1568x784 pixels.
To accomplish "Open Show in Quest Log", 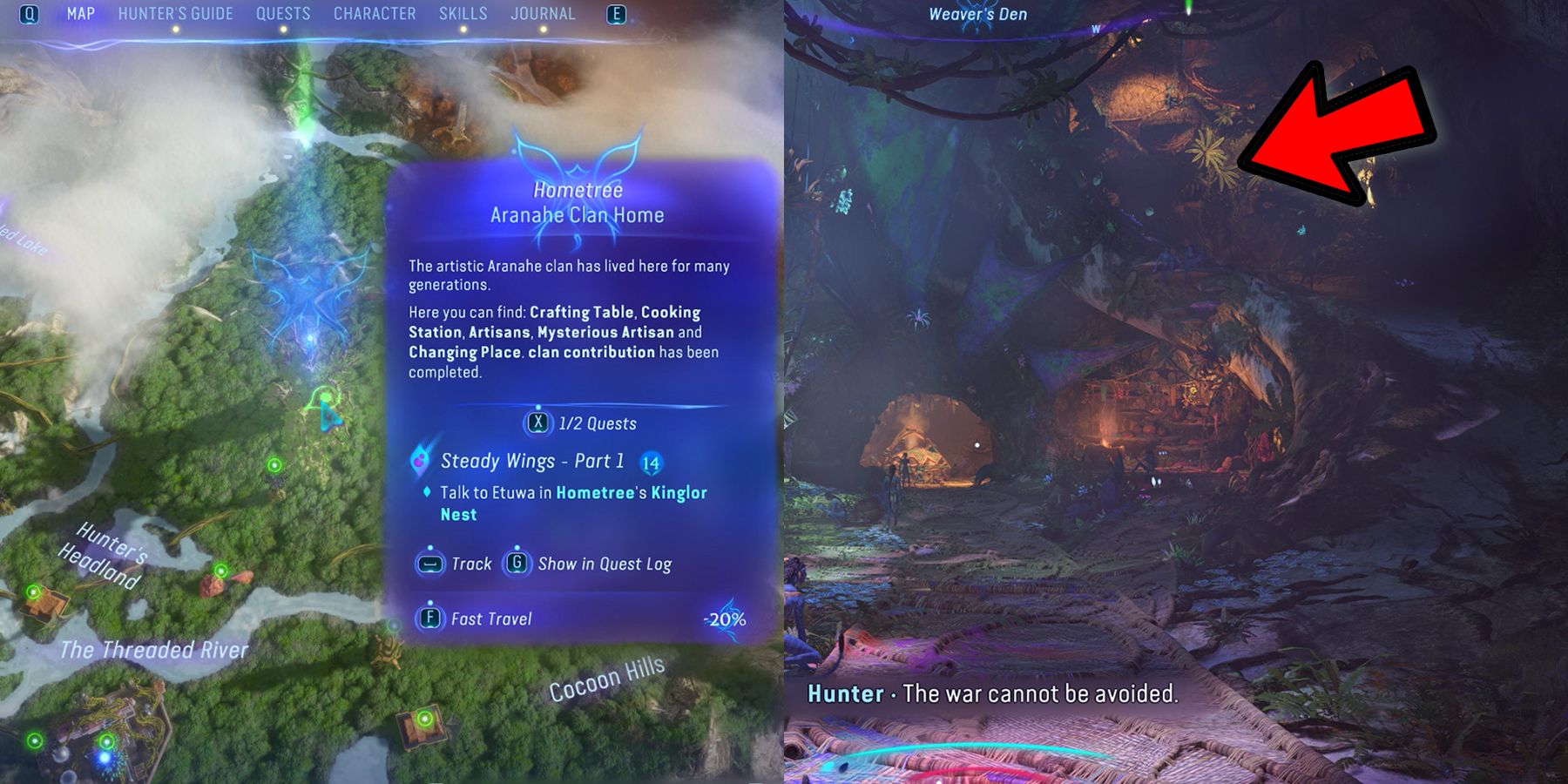I will [x=605, y=564].
